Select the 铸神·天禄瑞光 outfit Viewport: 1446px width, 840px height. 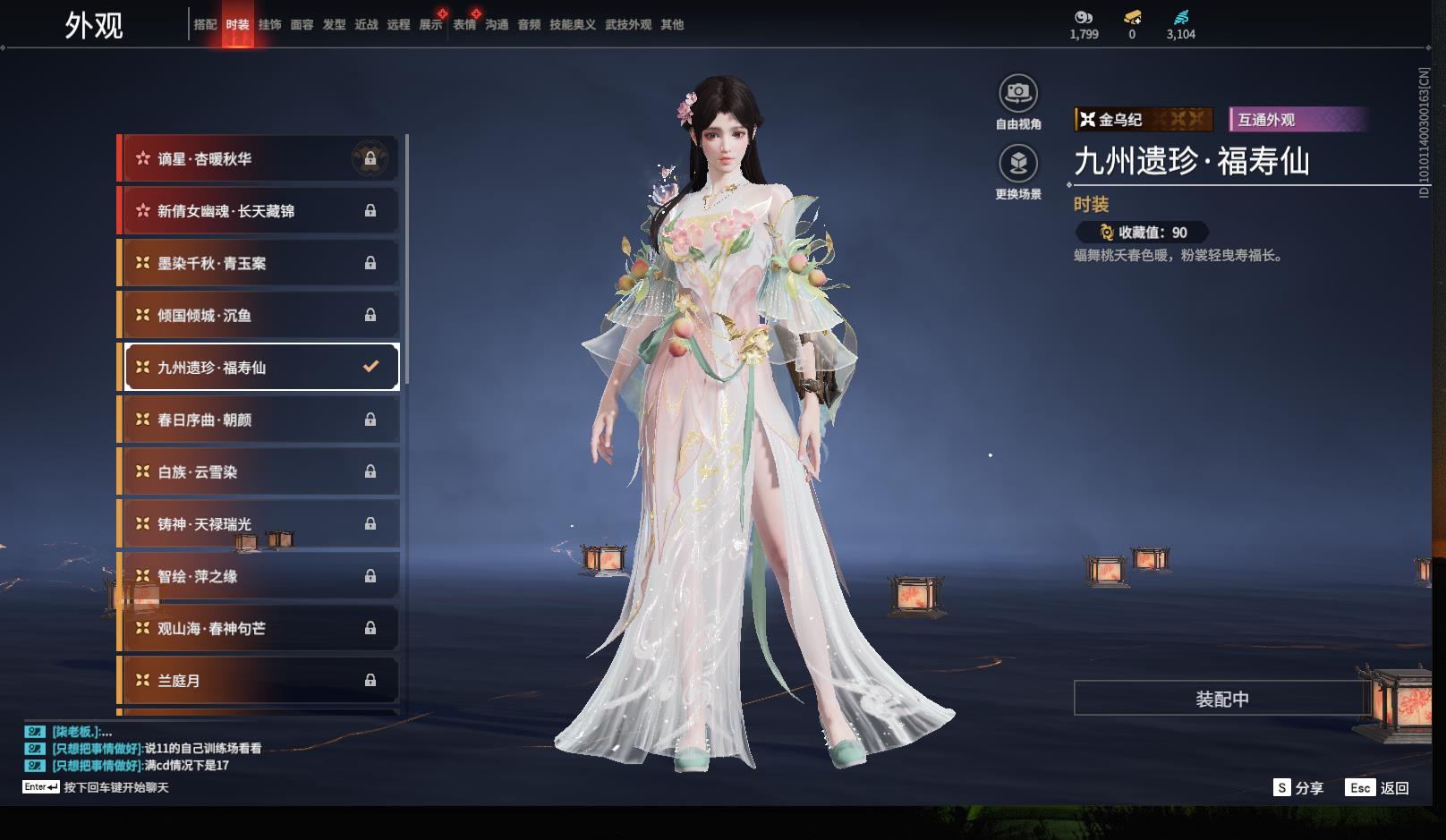pos(259,524)
